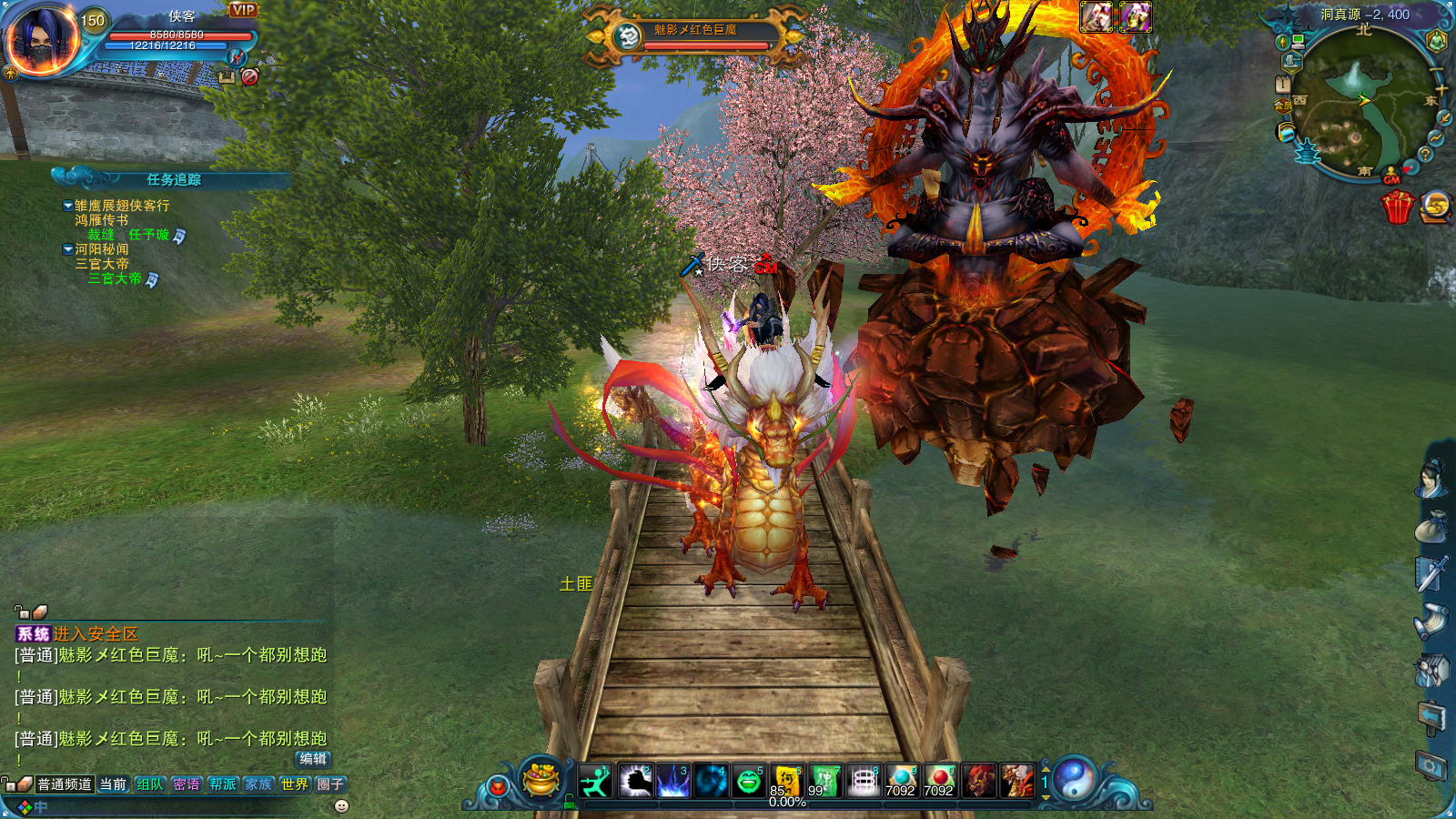Screen dimensions: 1456x819
Task: Open the 帮派 guild chat tab
Action: pyautogui.click(x=222, y=784)
